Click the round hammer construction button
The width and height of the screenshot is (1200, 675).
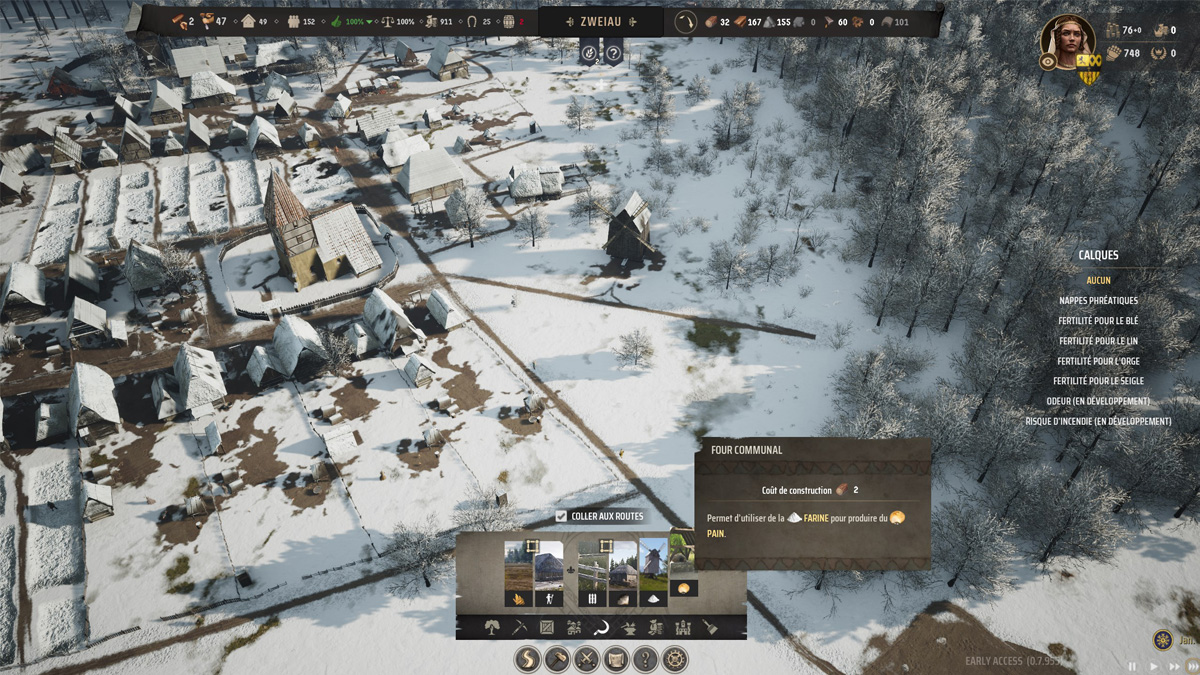557,659
